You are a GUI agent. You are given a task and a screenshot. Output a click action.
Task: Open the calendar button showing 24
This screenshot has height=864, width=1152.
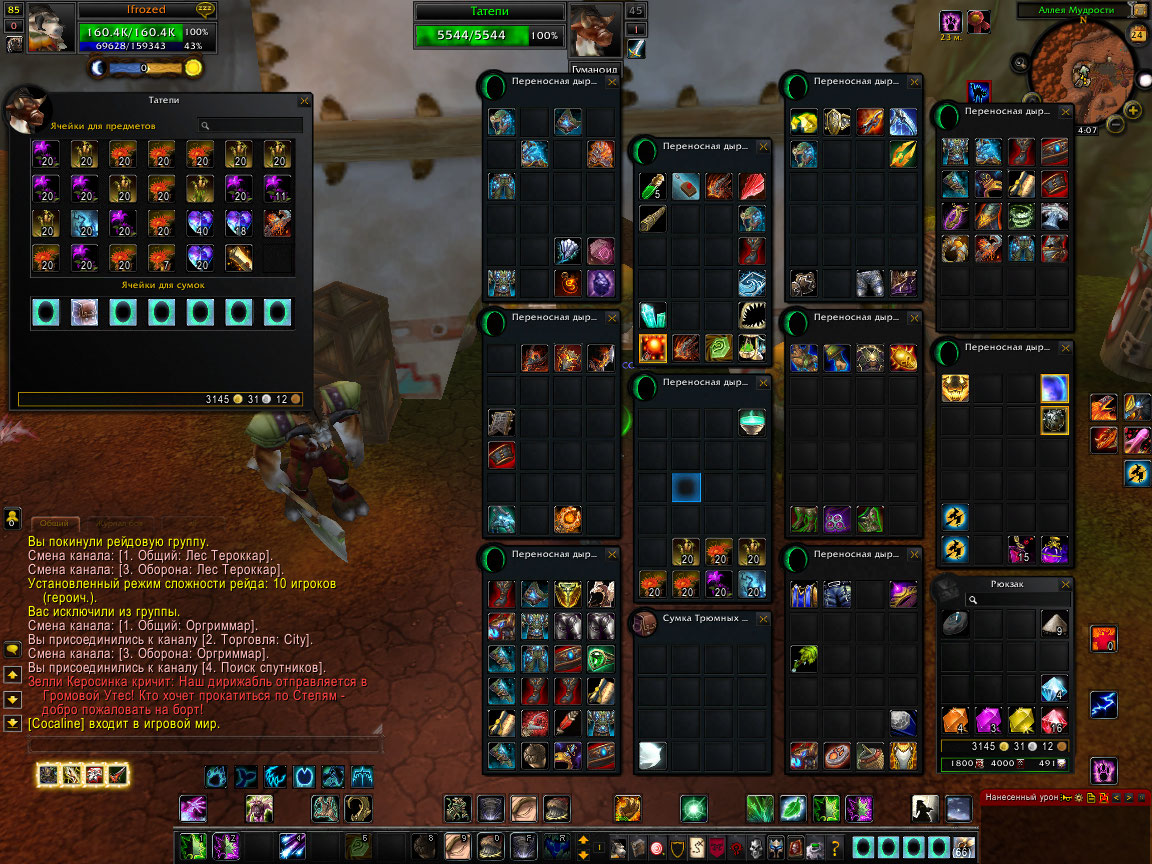tap(1137, 34)
